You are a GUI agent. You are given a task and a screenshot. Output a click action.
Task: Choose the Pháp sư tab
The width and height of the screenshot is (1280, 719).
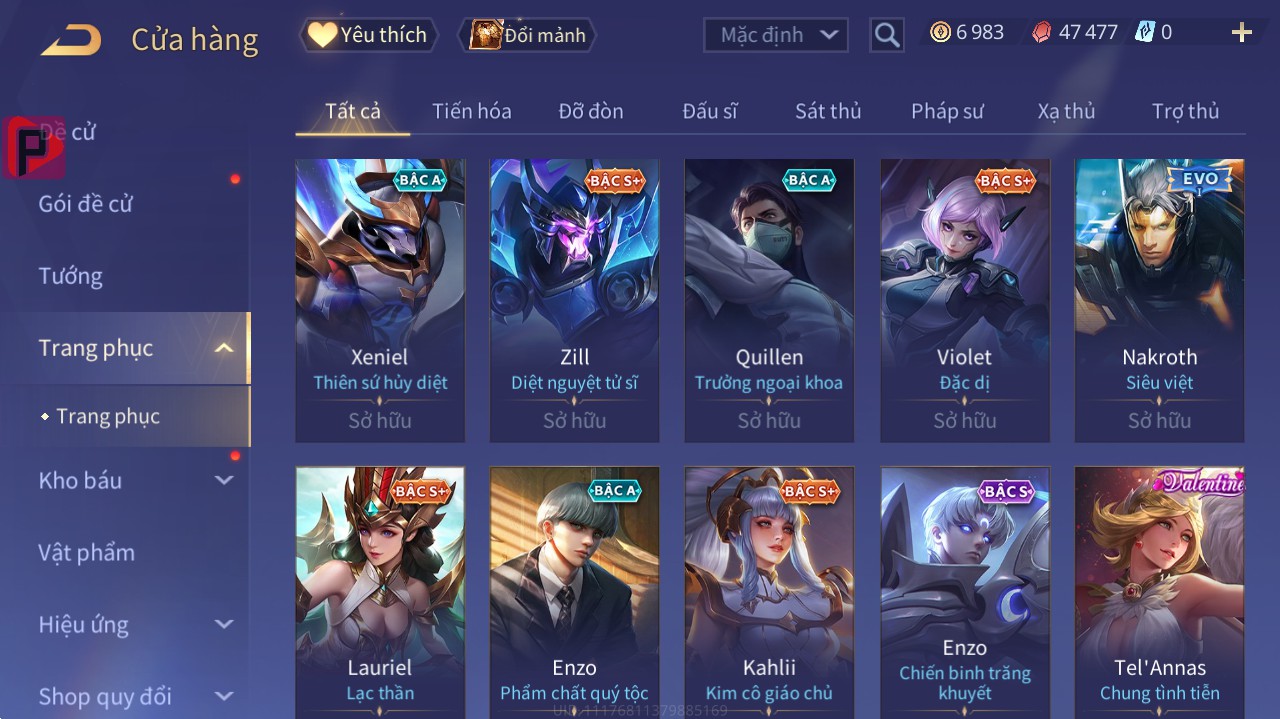coord(947,111)
